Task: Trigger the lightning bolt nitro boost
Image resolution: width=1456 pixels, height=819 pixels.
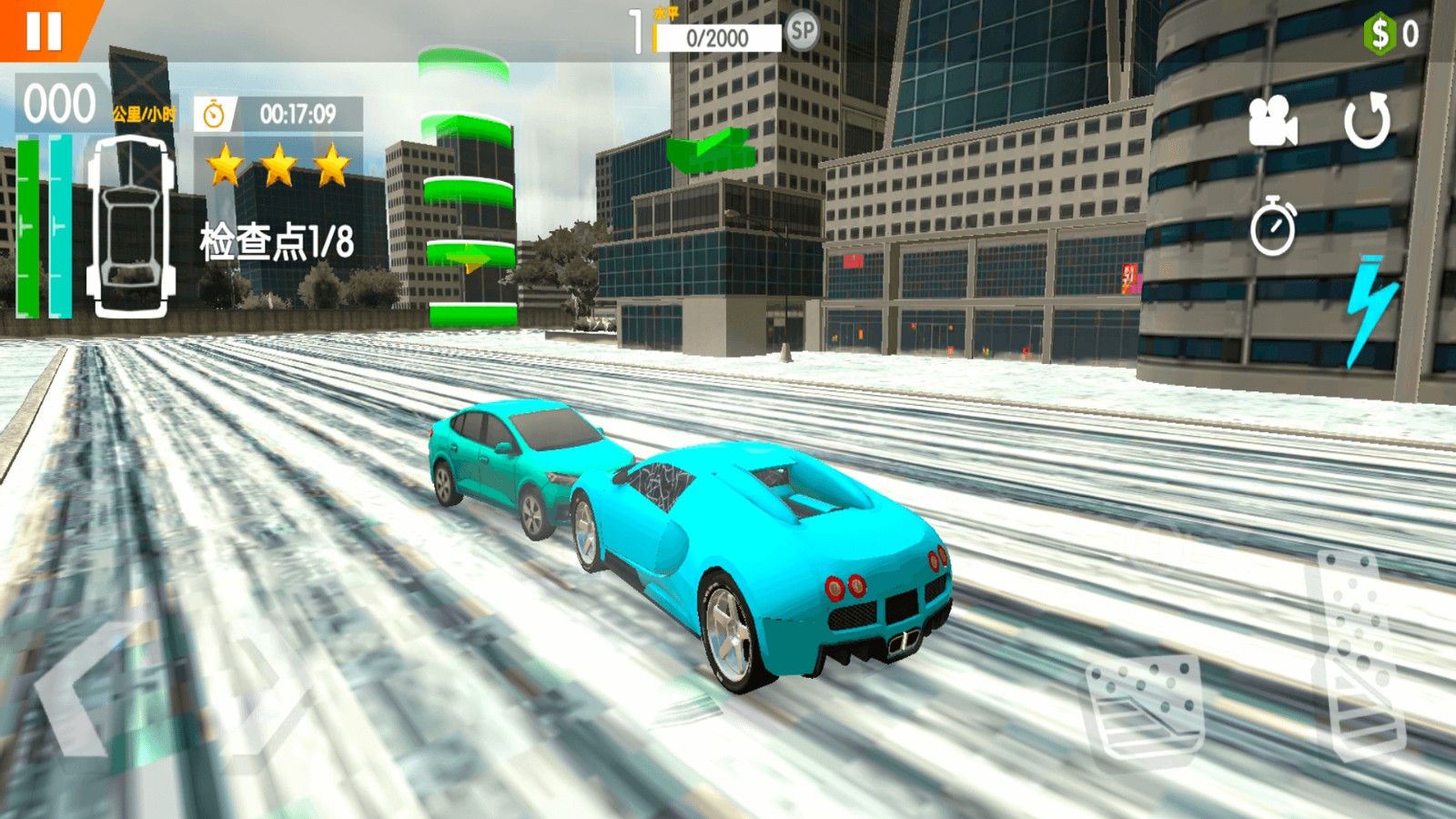Action: click(1370, 309)
